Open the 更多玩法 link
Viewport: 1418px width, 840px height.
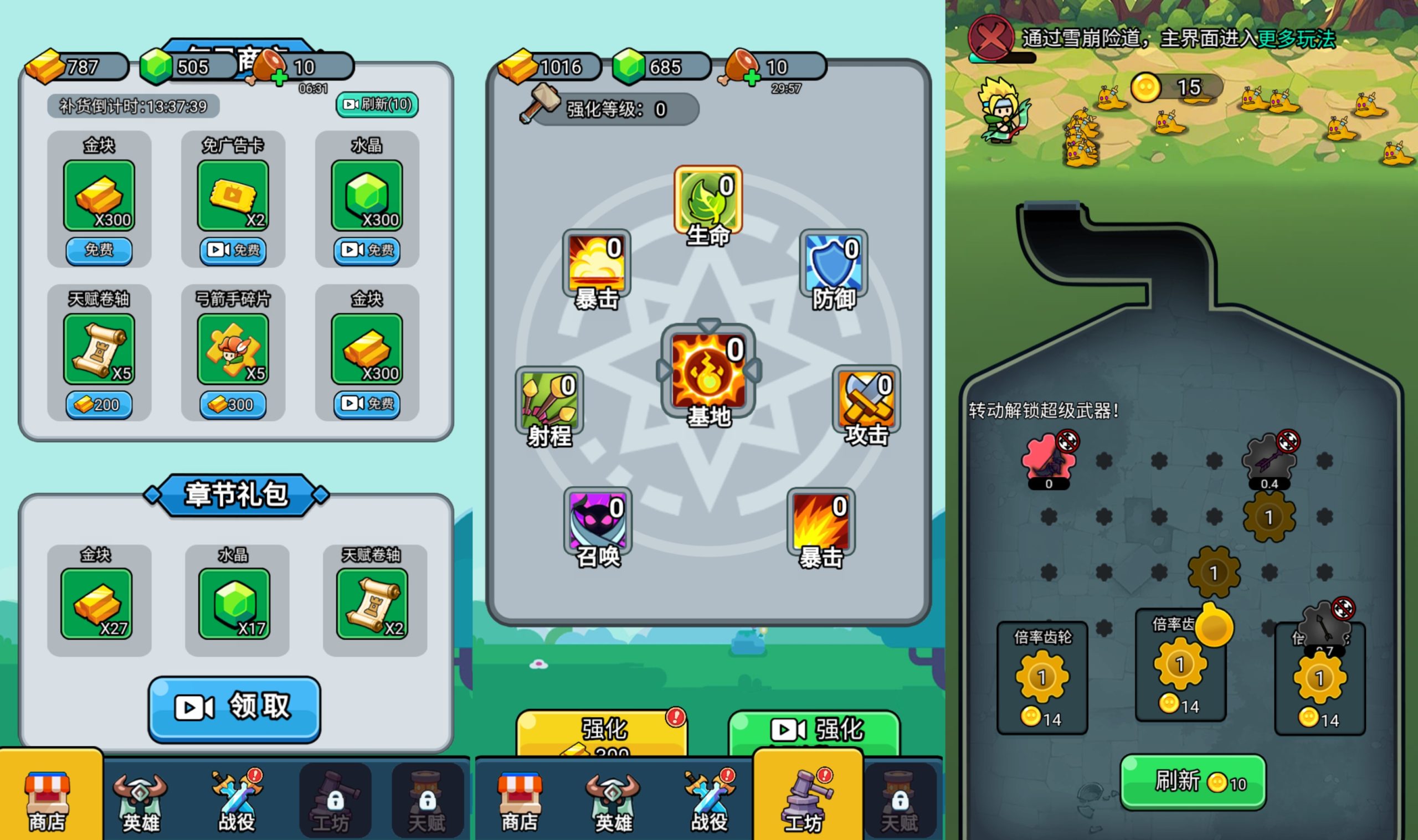pyautogui.click(x=1296, y=39)
